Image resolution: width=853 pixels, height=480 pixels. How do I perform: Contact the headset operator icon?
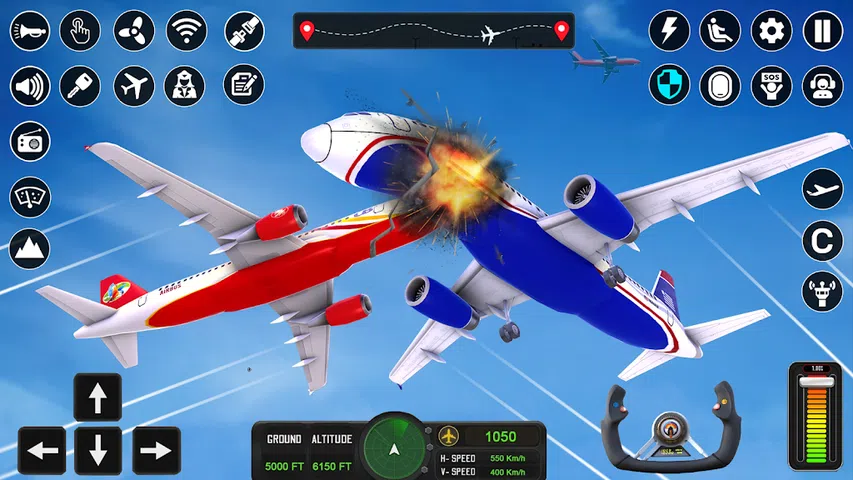(x=822, y=85)
